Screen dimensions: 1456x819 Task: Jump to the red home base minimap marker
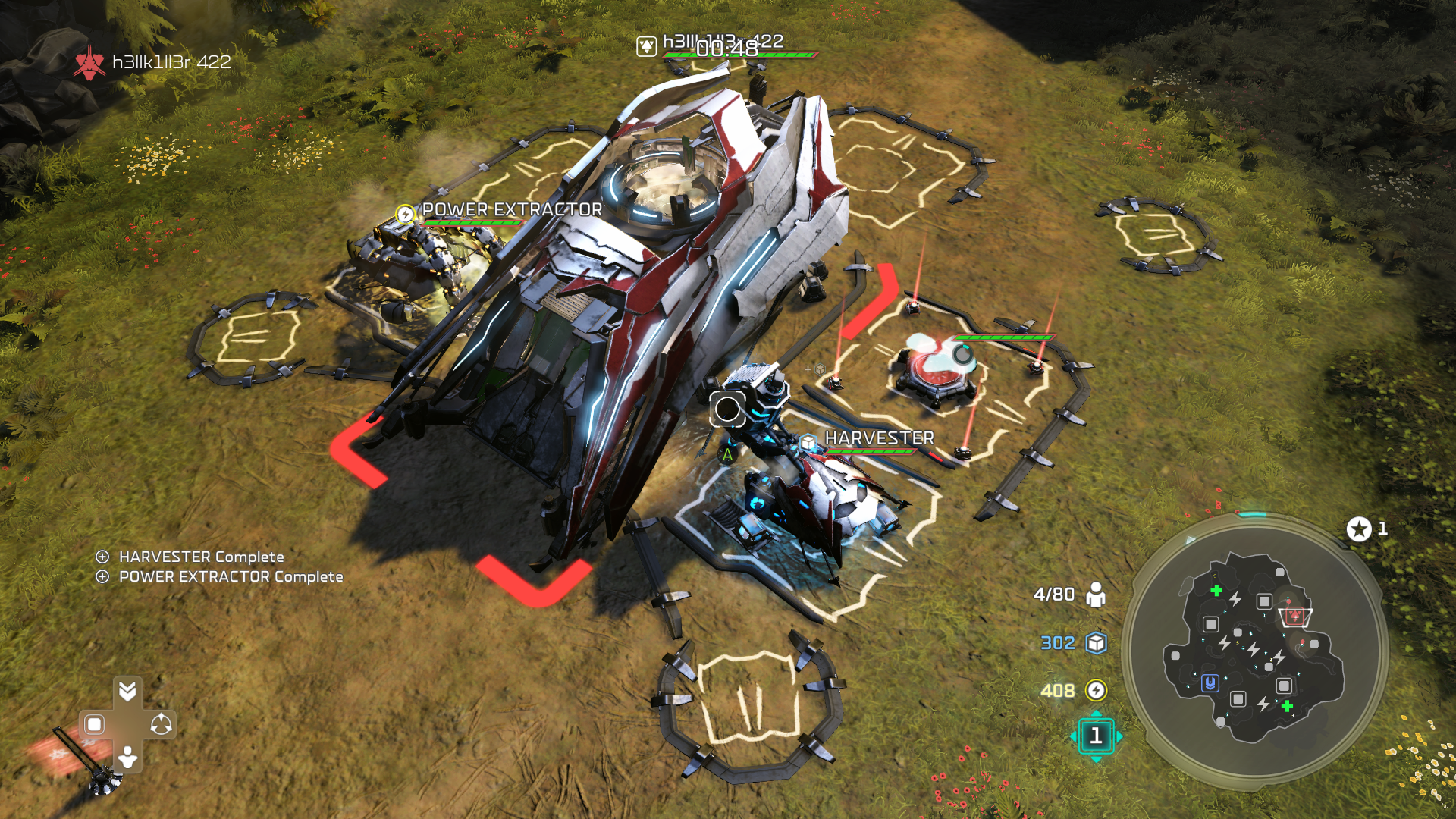pyautogui.click(x=1295, y=616)
